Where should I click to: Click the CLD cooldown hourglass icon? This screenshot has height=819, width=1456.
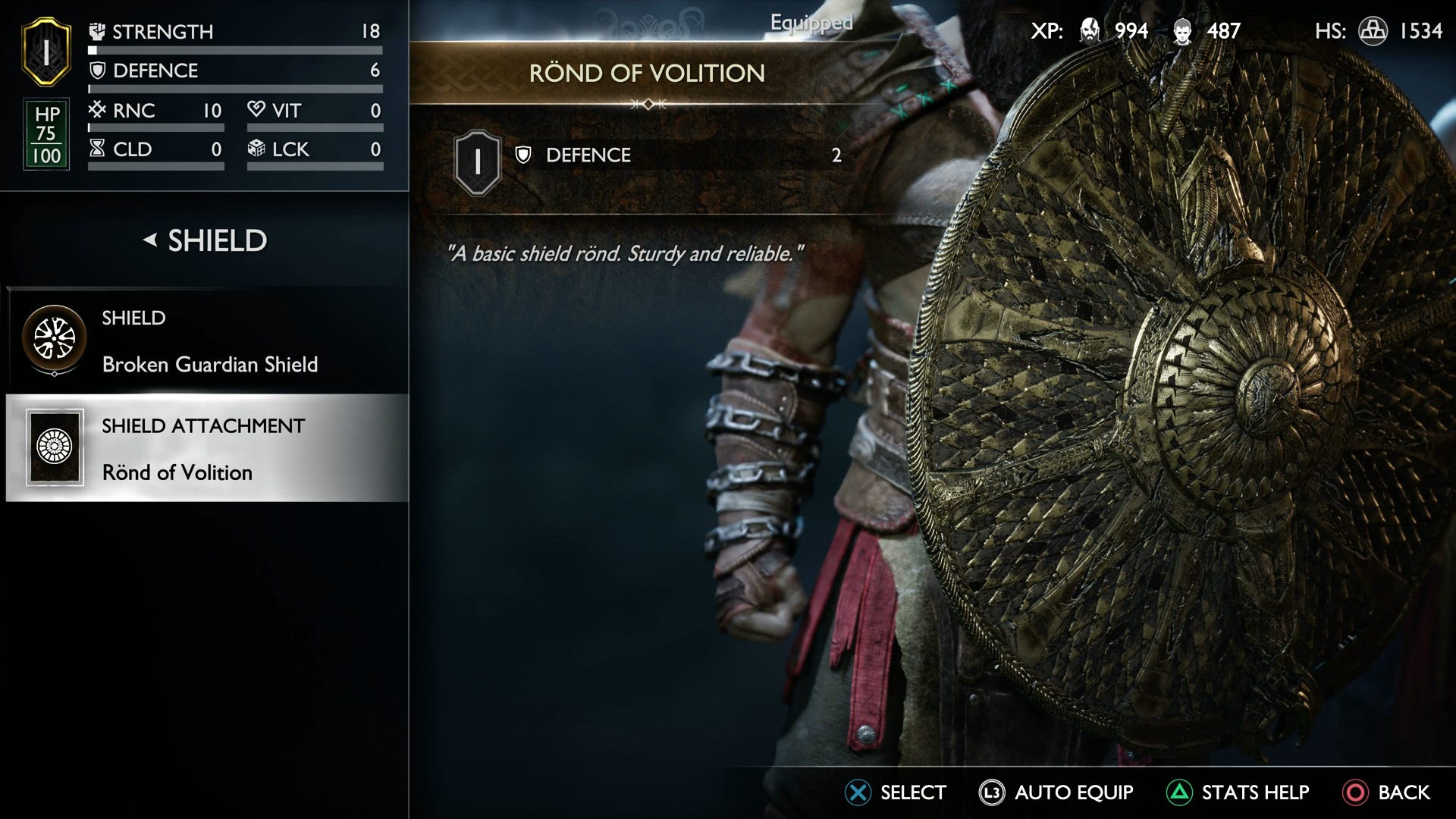[99, 149]
